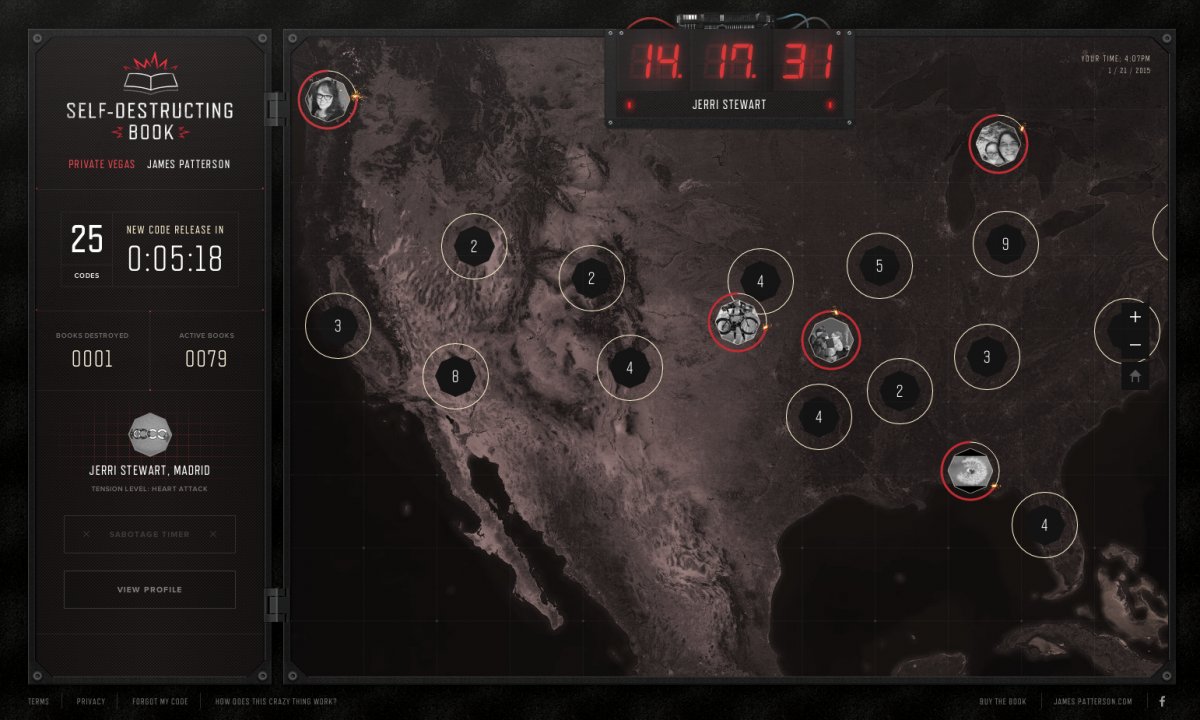Open the Facebook icon link
Viewport: 1200px width, 720px height.
(1162, 702)
